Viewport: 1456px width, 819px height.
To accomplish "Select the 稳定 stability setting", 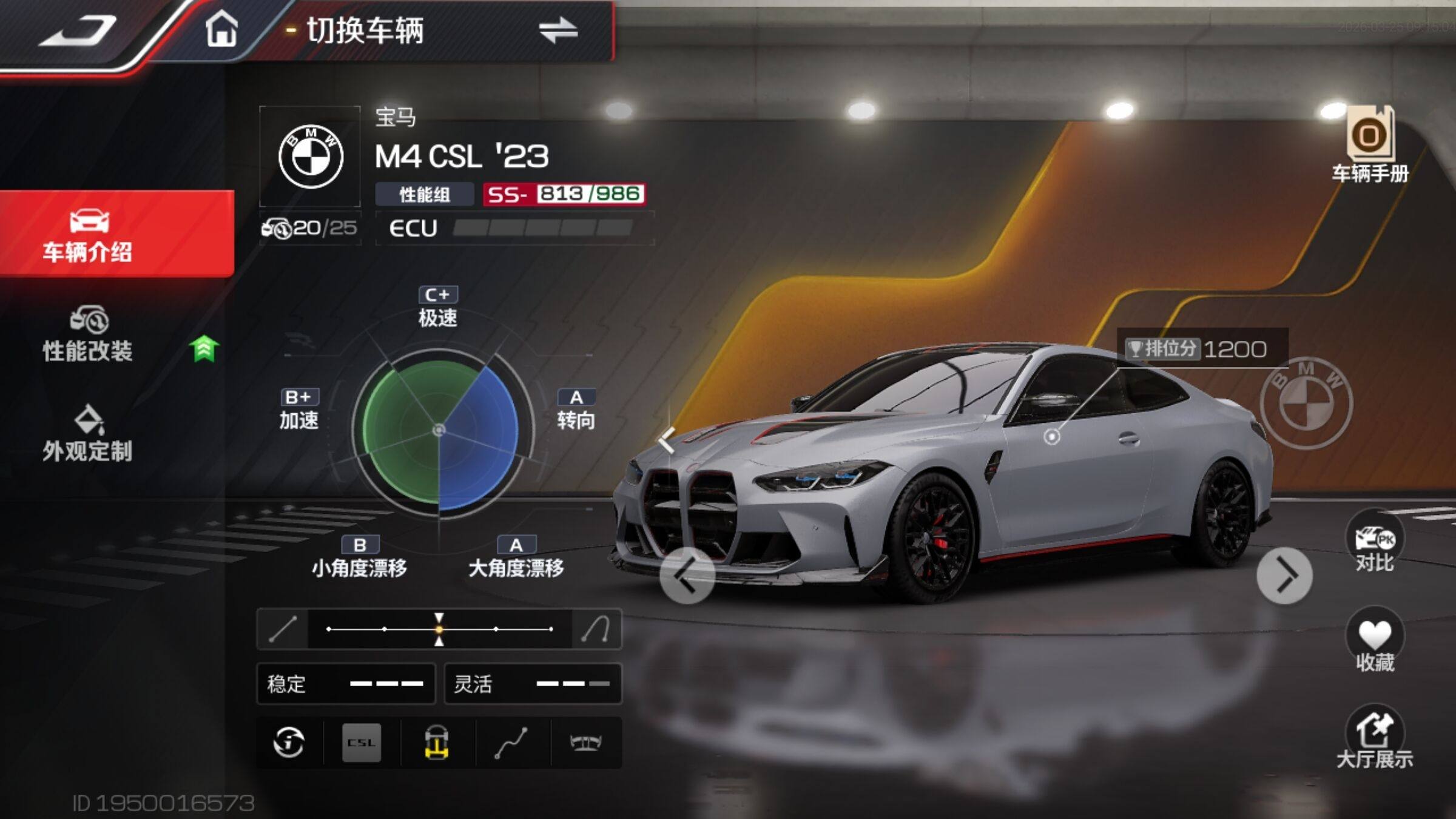I will point(346,684).
